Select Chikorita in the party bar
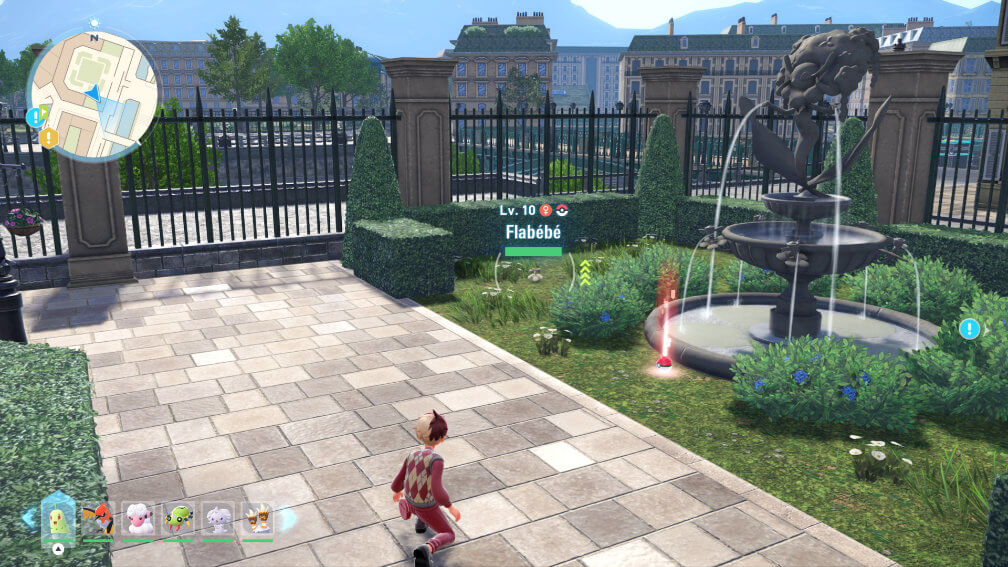Image resolution: width=1008 pixels, height=567 pixels. 58,520
